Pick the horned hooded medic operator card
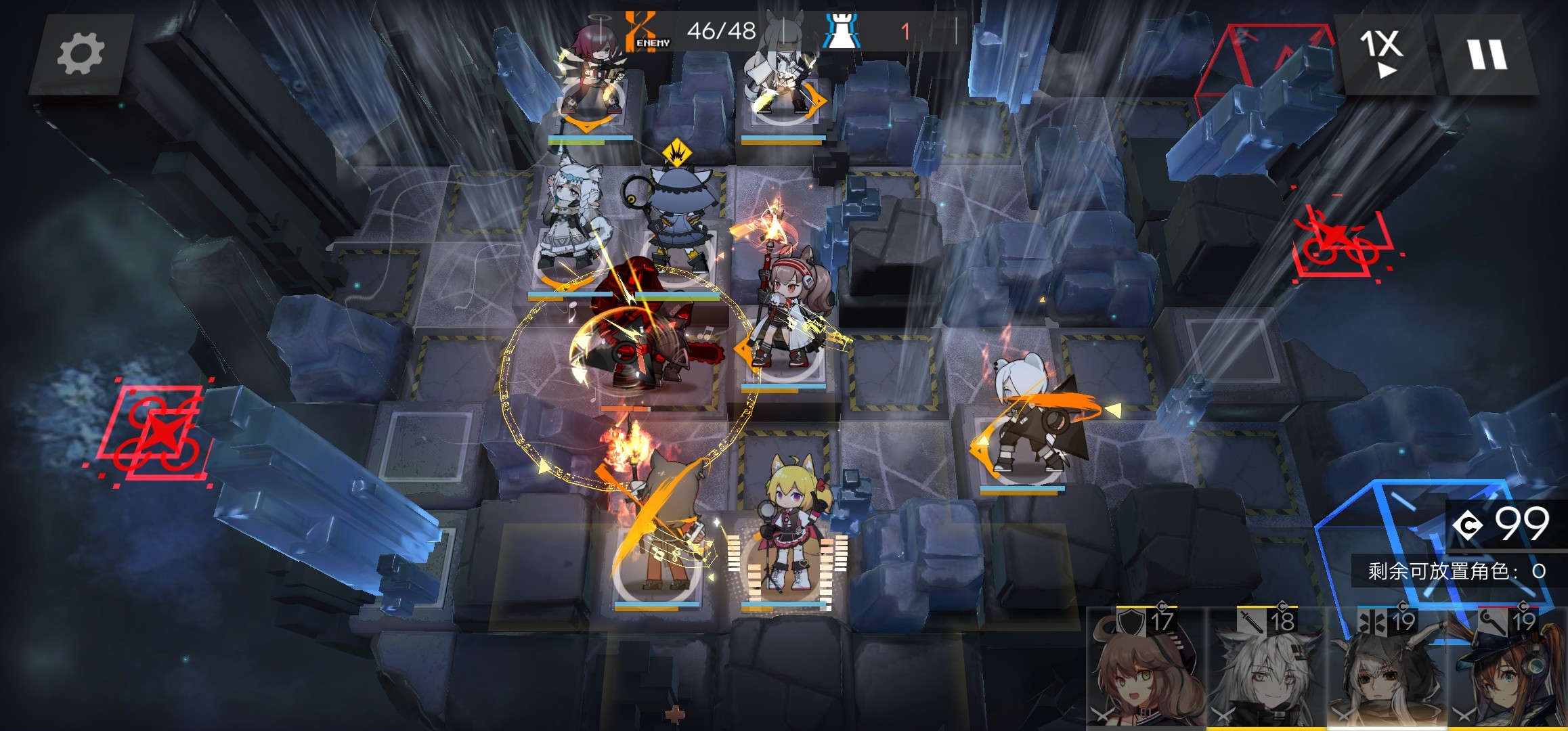1568x731 pixels. pos(1387,670)
